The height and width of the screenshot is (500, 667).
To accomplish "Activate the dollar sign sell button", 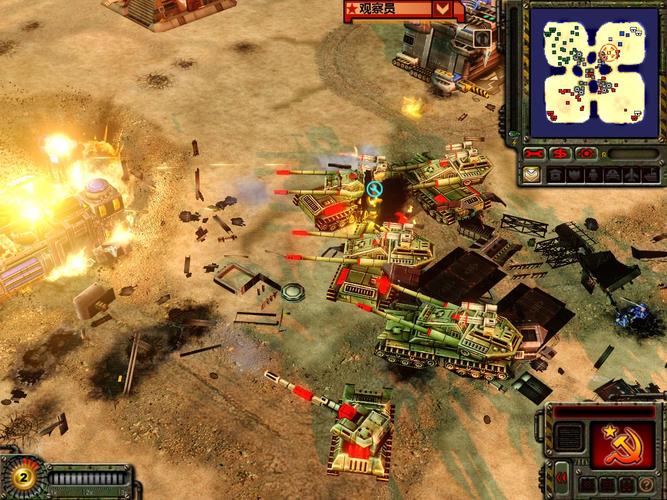I will coord(561,154).
